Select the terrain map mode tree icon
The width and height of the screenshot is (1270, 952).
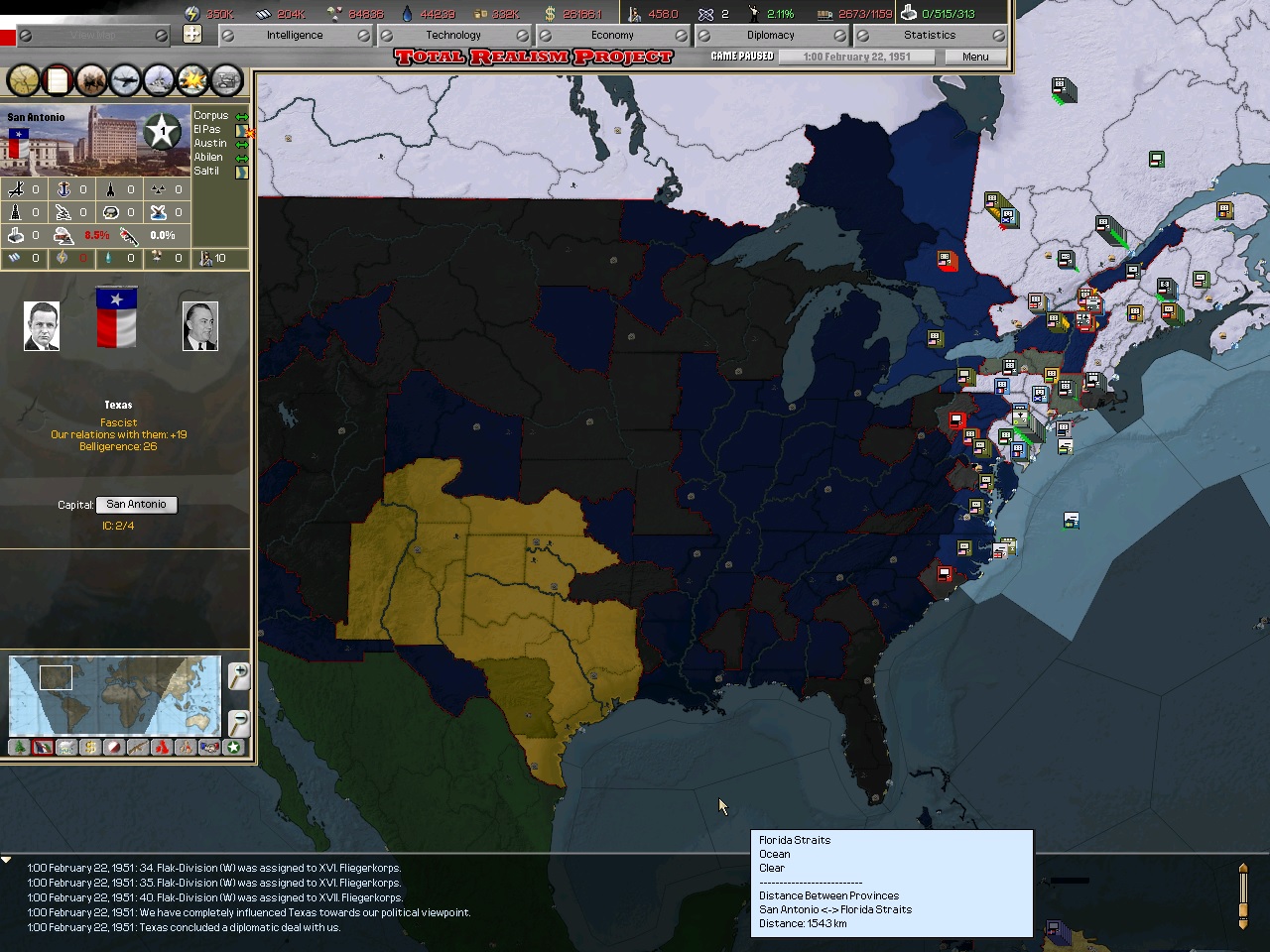point(19,747)
